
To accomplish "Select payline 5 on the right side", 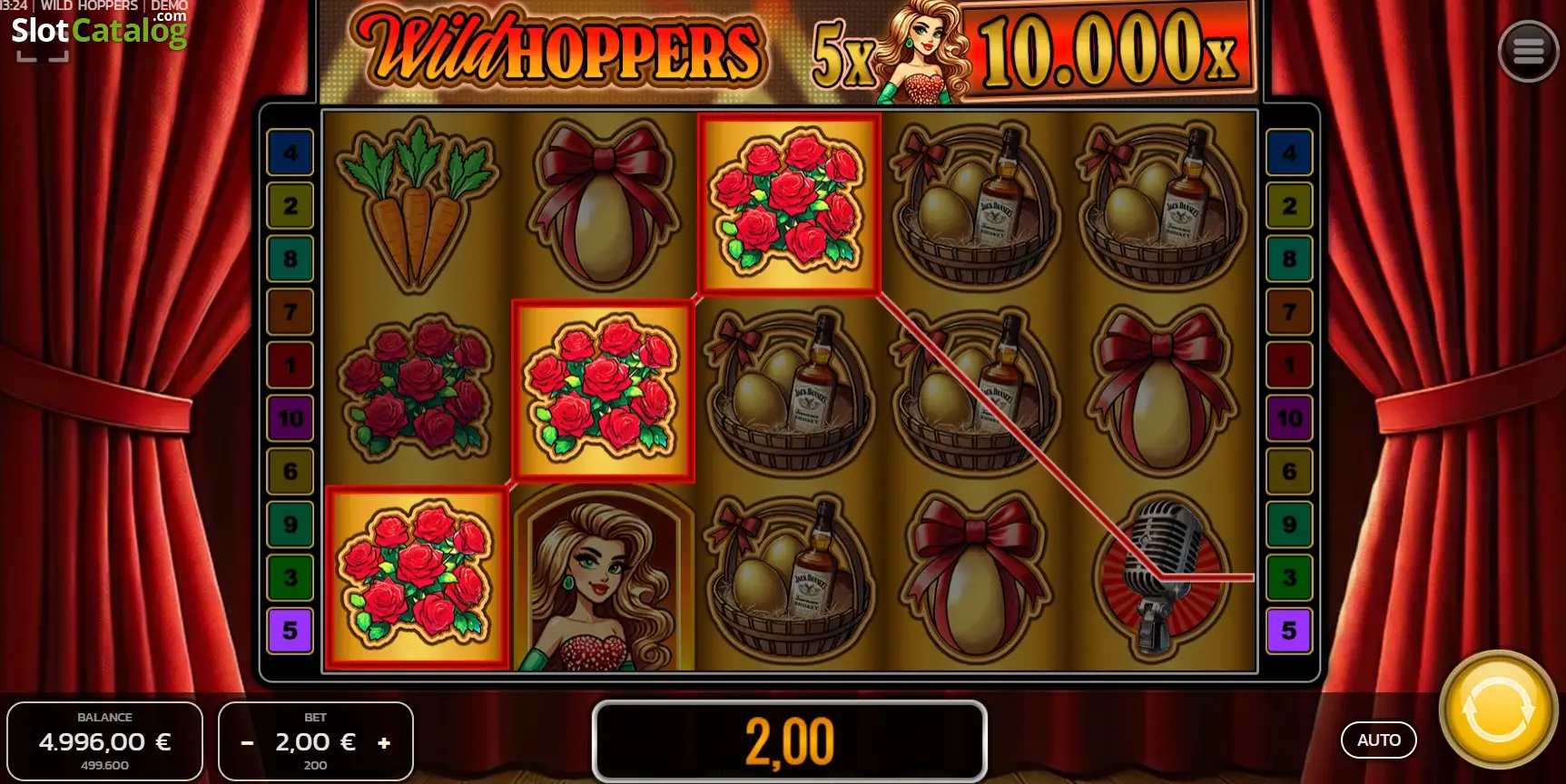I will pos(1288,630).
